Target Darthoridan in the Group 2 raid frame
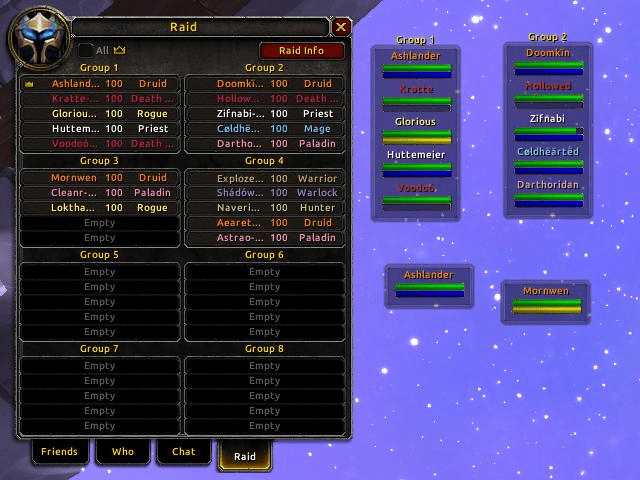 (x=548, y=194)
